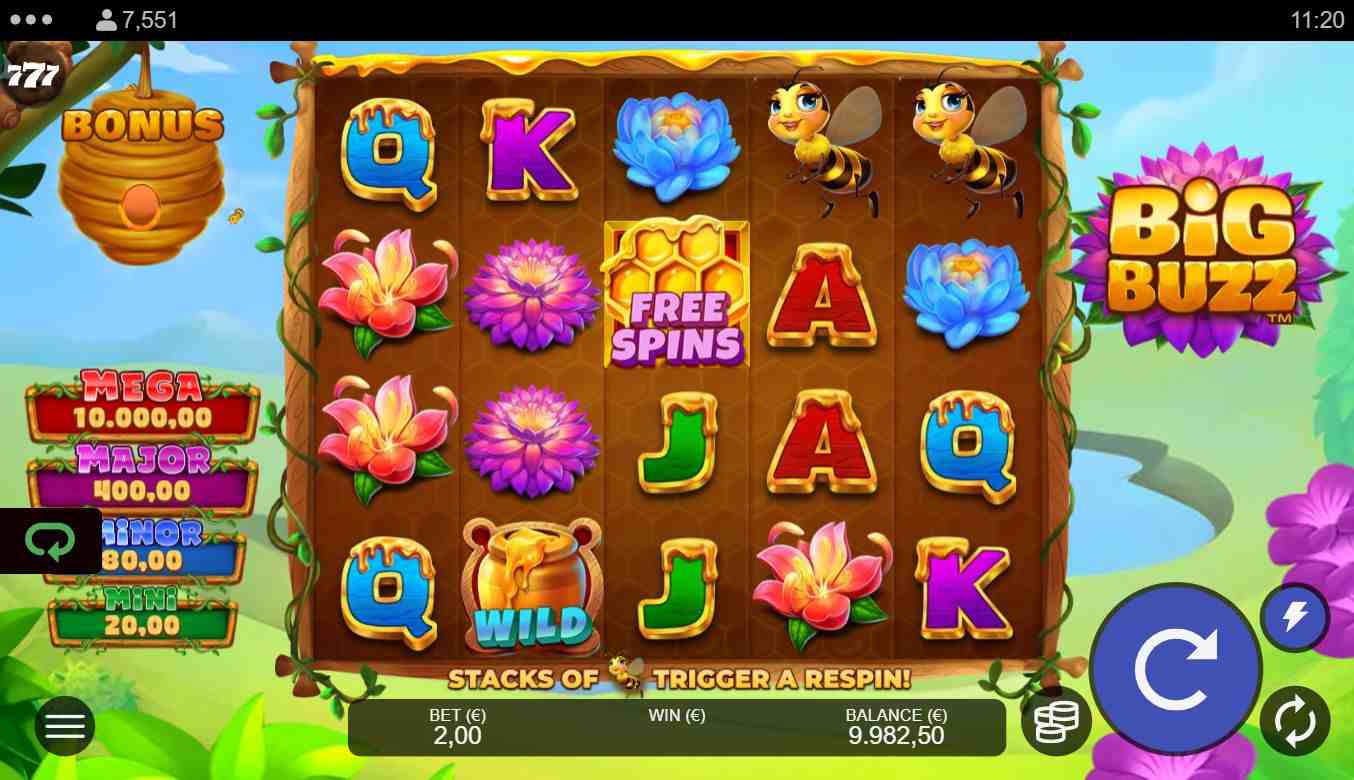Spin the reels with the big blue button

click(x=1175, y=668)
